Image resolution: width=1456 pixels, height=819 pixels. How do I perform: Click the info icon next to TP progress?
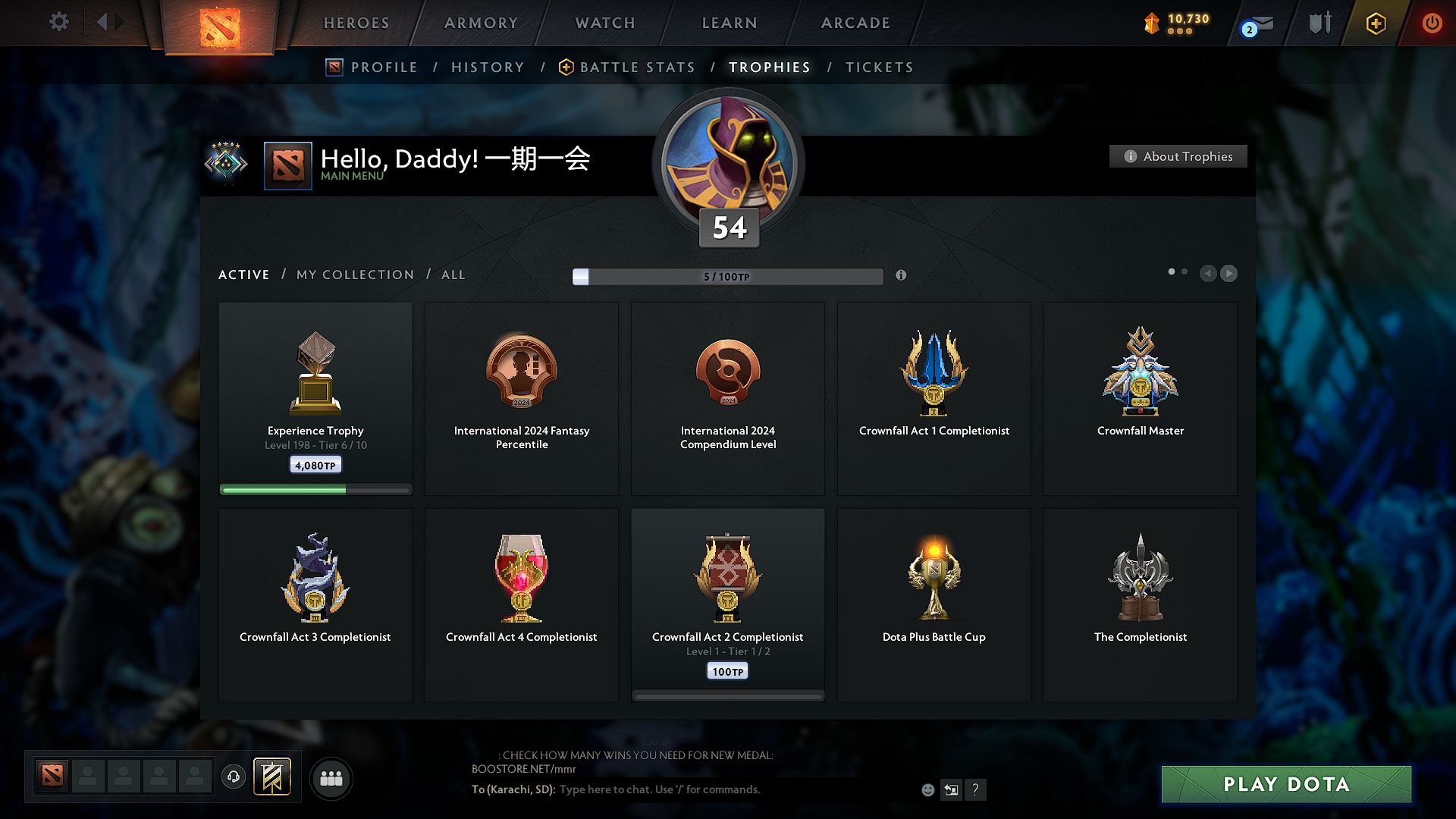coord(901,275)
